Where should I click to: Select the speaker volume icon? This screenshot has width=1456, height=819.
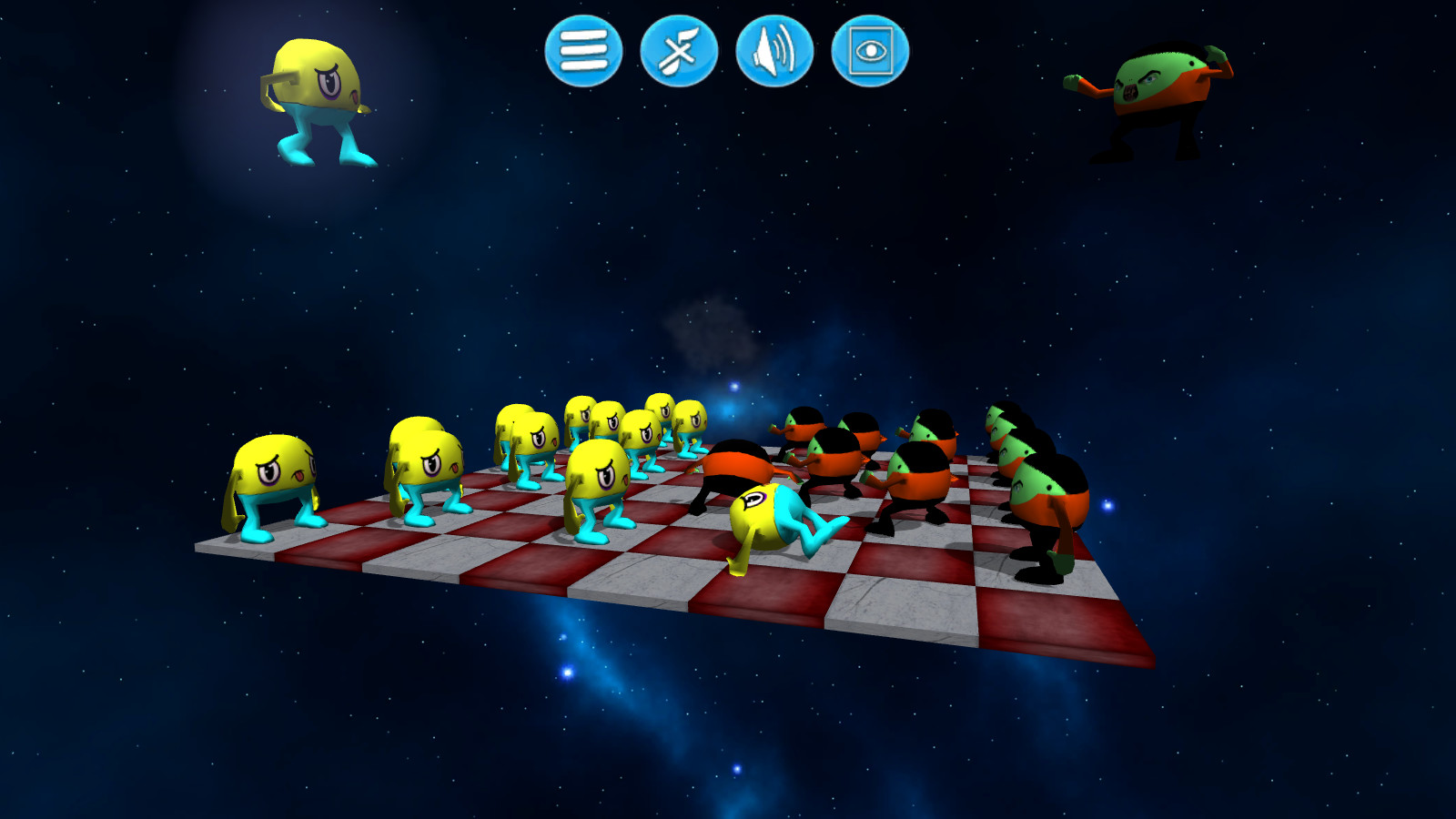(775, 55)
